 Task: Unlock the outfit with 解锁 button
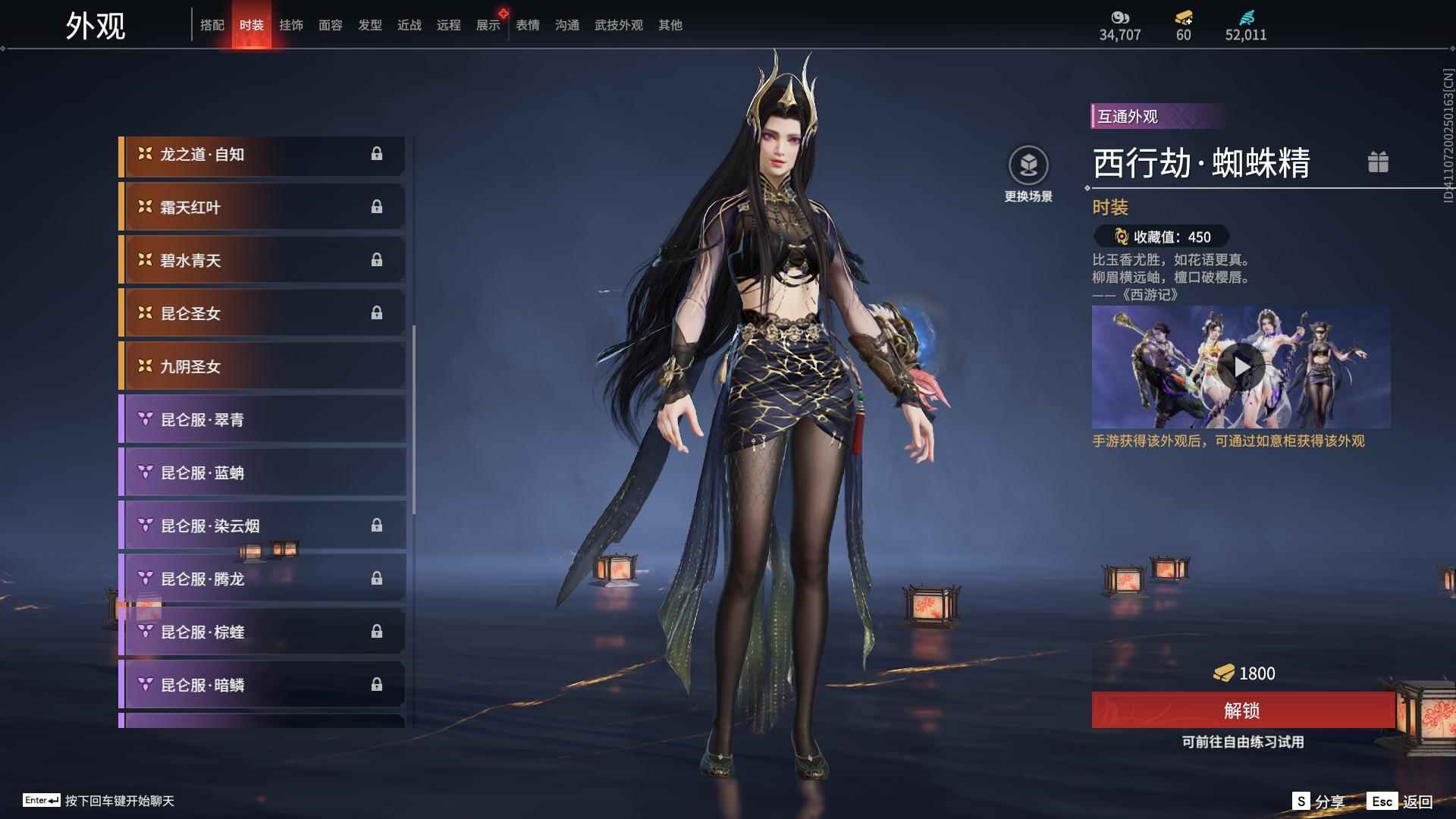(1242, 711)
